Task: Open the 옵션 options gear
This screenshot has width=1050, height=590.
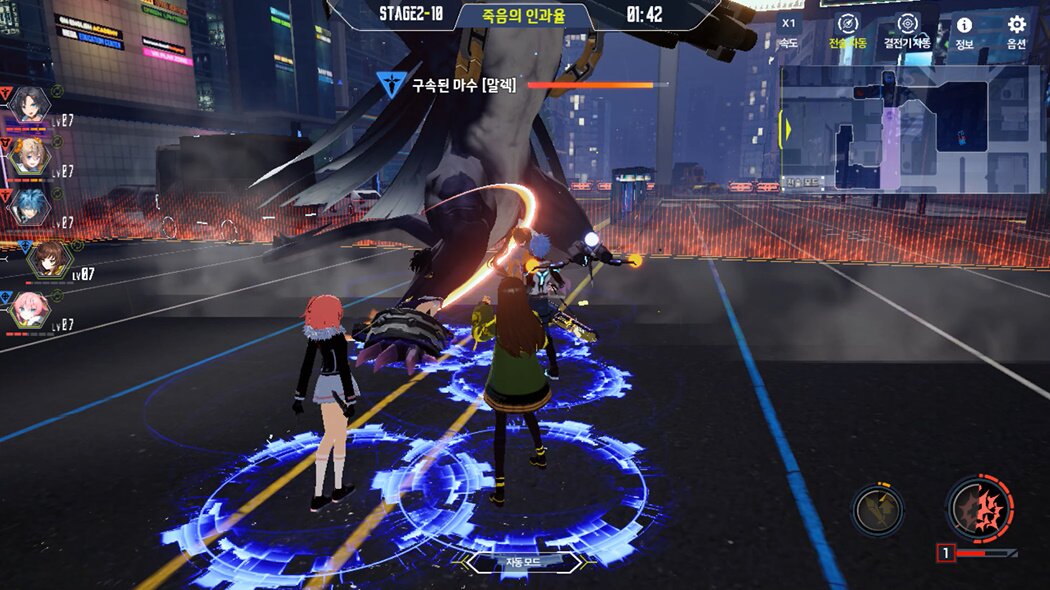Action: [1016, 32]
